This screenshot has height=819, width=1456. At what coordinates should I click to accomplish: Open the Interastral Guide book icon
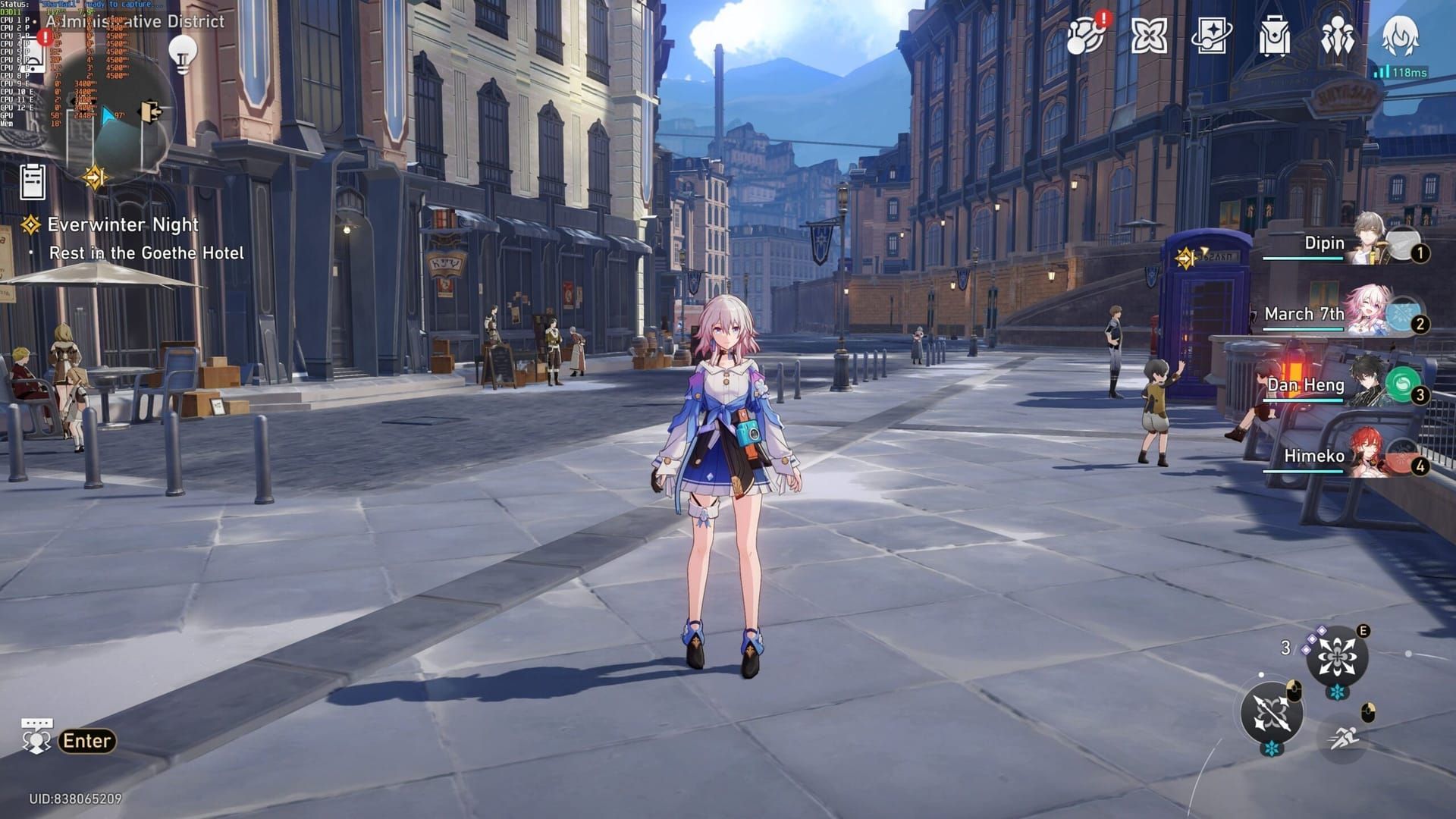click(1211, 36)
